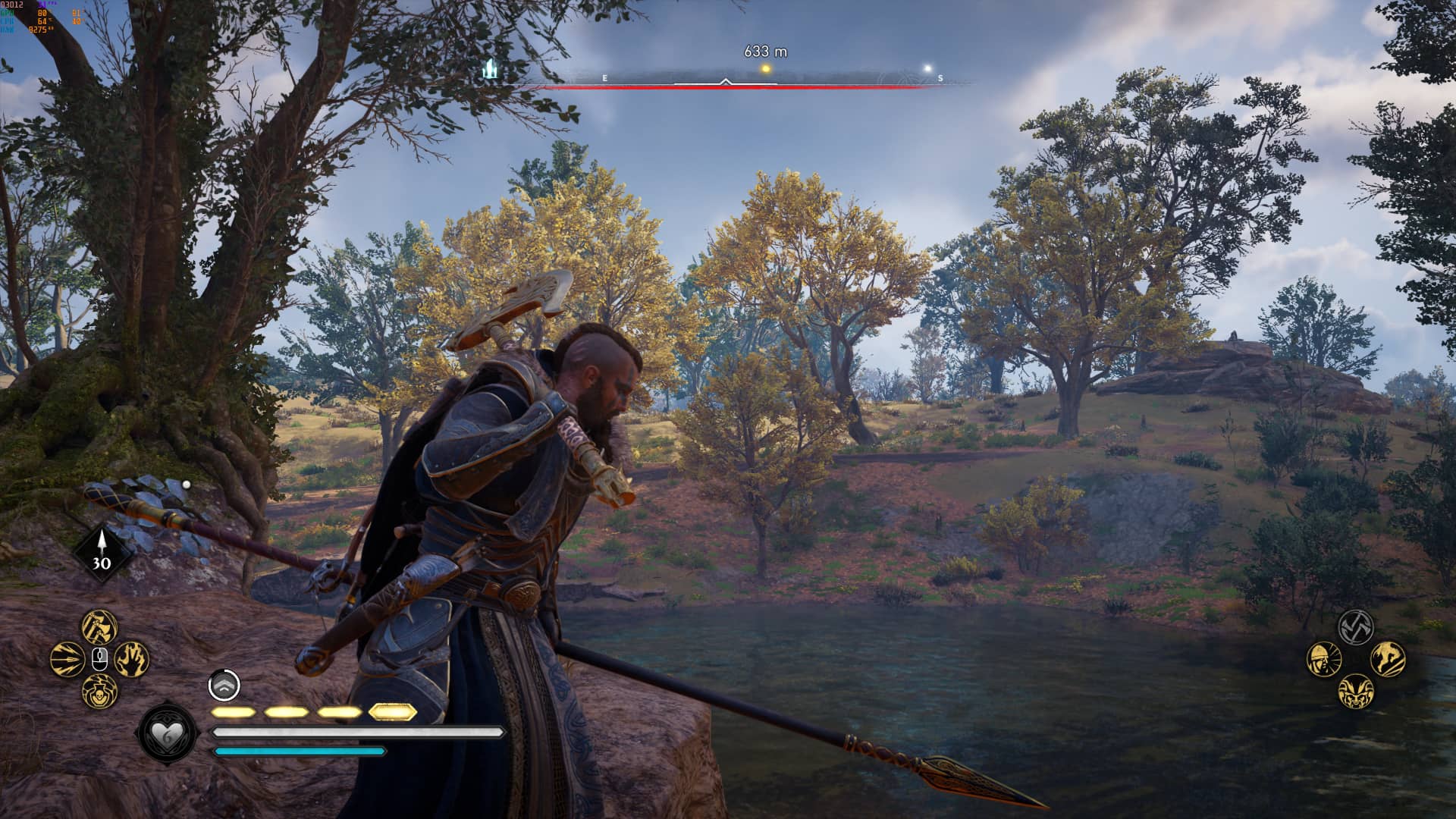1456x819 pixels.
Task: Select the white glowing marker on compass
Action: click(x=927, y=69)
